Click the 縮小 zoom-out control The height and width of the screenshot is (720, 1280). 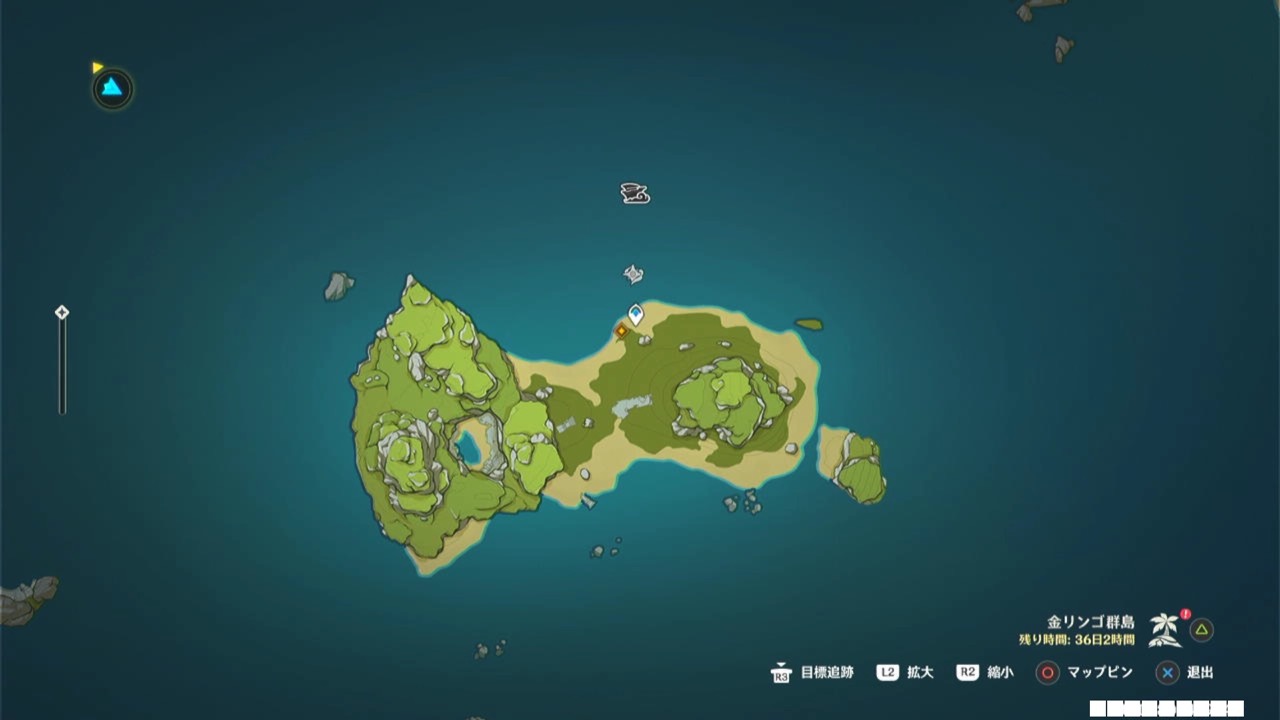pyautogui.click(x=1000, y=673)
